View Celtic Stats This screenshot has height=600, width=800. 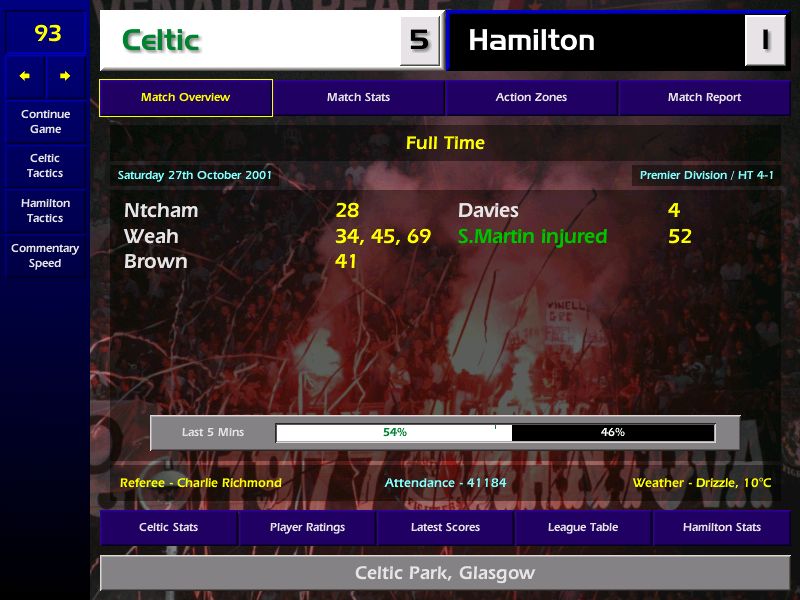tap(168, 527)
